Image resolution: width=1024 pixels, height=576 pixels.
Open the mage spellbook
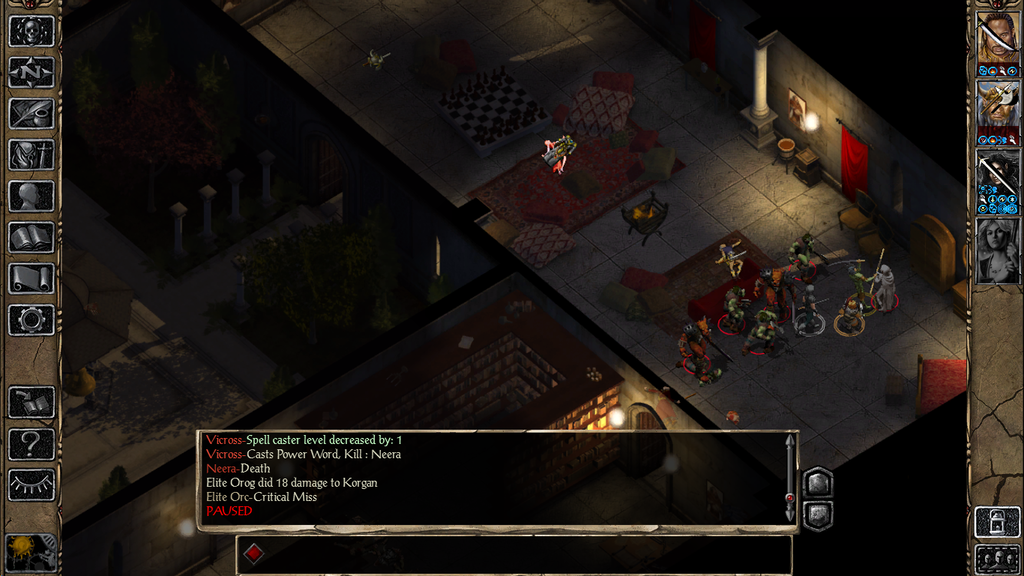click(31, 237)
